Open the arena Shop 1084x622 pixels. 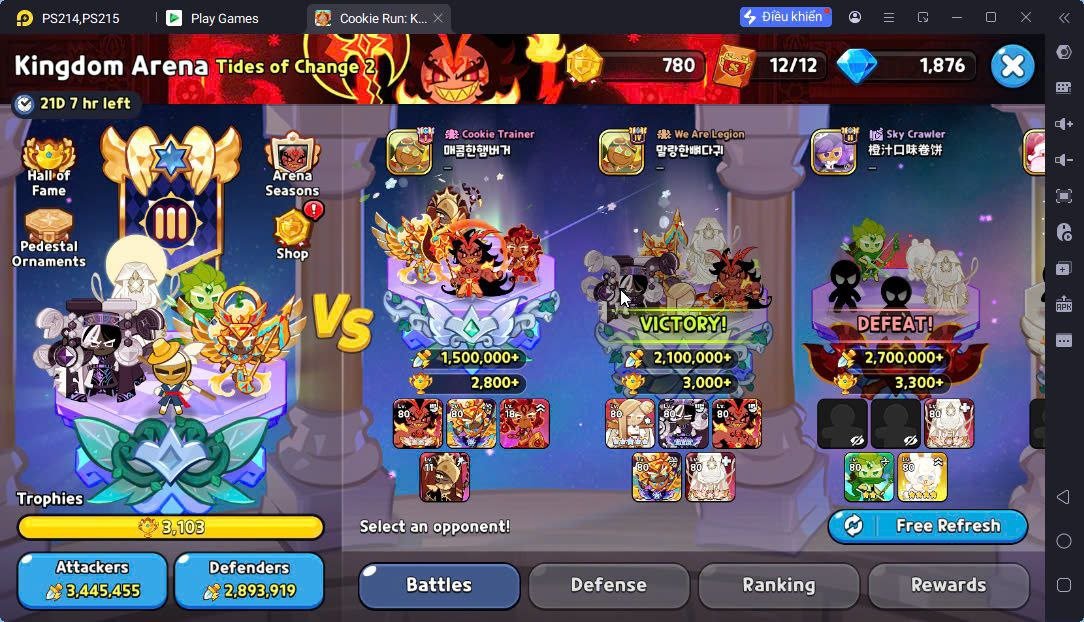click(293, 235)
